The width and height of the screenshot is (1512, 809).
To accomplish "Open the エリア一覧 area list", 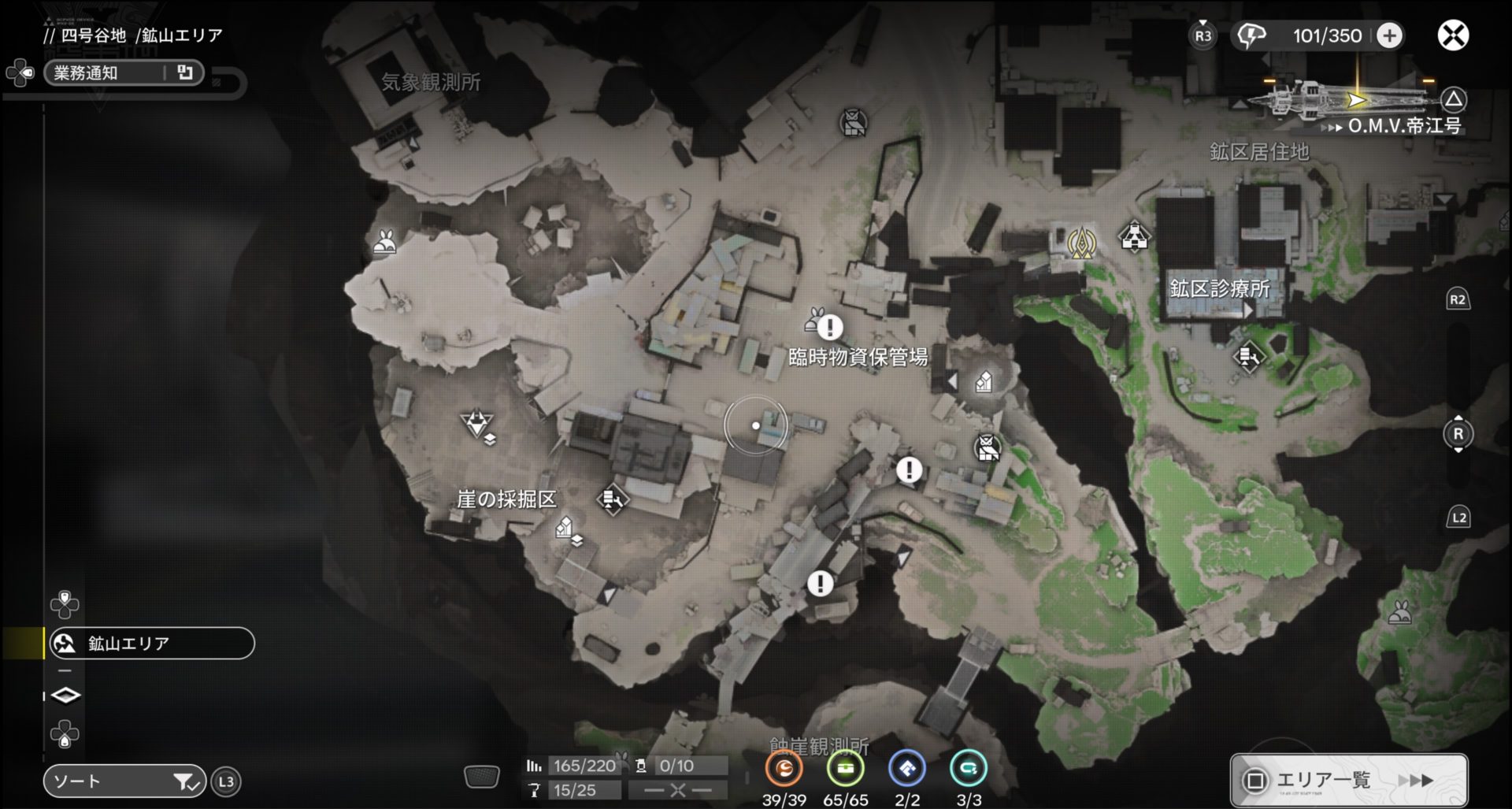I will (x=1348, y=780).
